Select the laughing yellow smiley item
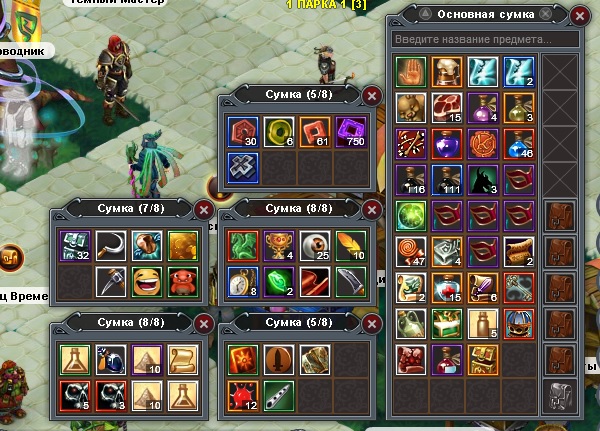This screenshot has width=600, height=431. (x=145, y=279)
